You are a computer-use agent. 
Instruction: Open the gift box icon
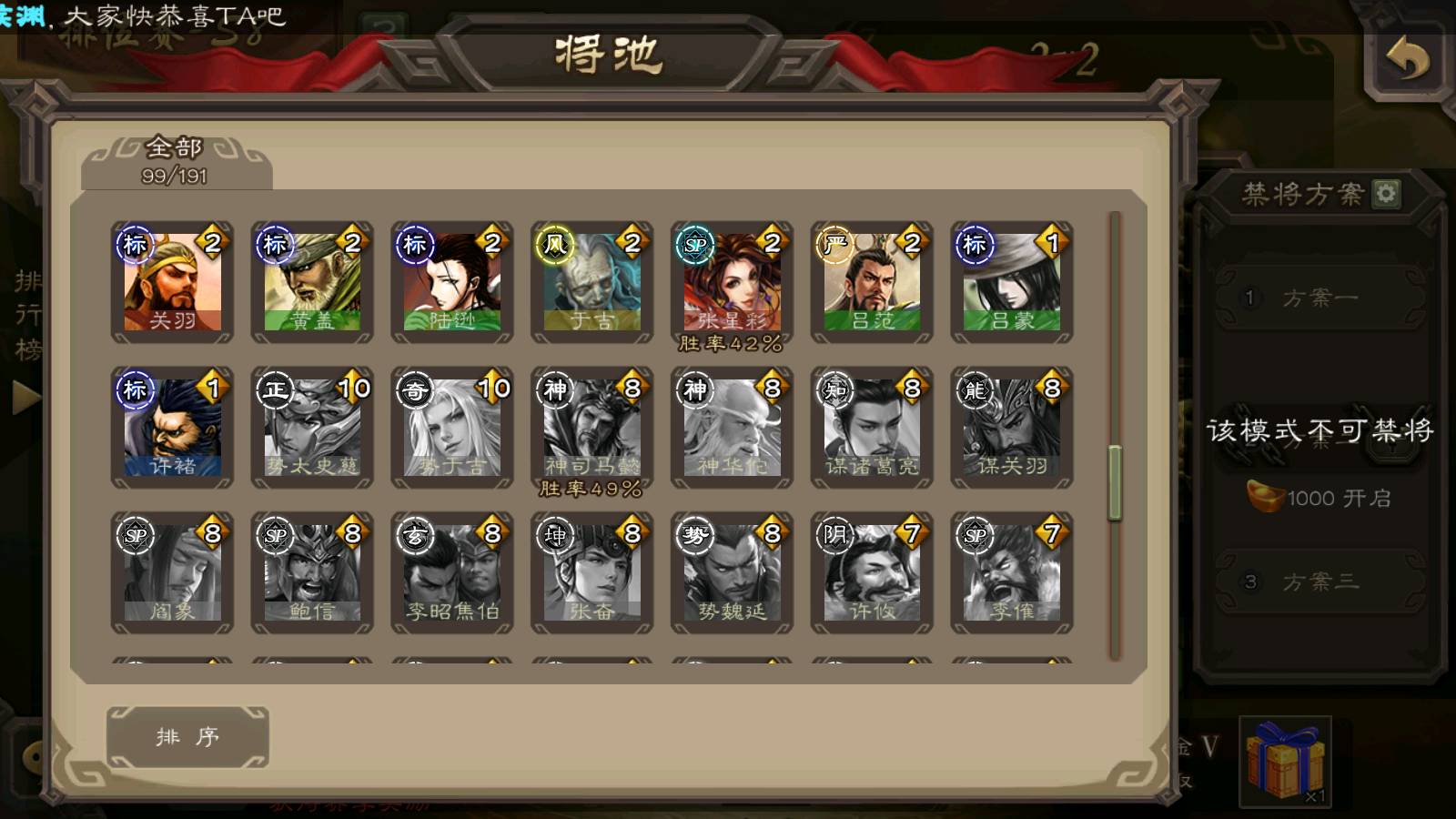[x=1285, y=761]
